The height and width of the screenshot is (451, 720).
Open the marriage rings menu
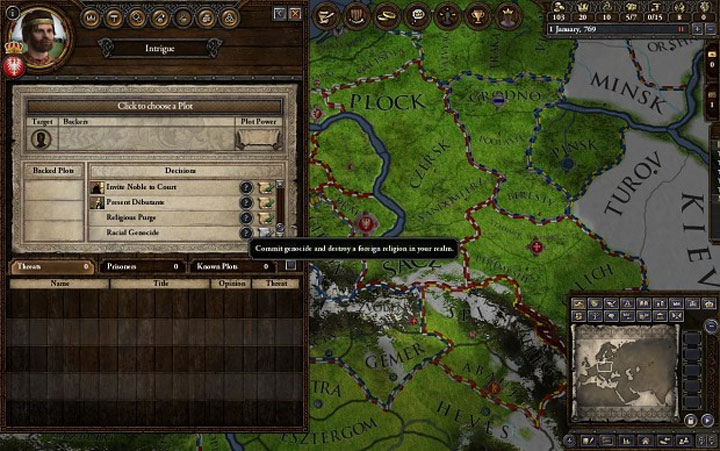384,15
